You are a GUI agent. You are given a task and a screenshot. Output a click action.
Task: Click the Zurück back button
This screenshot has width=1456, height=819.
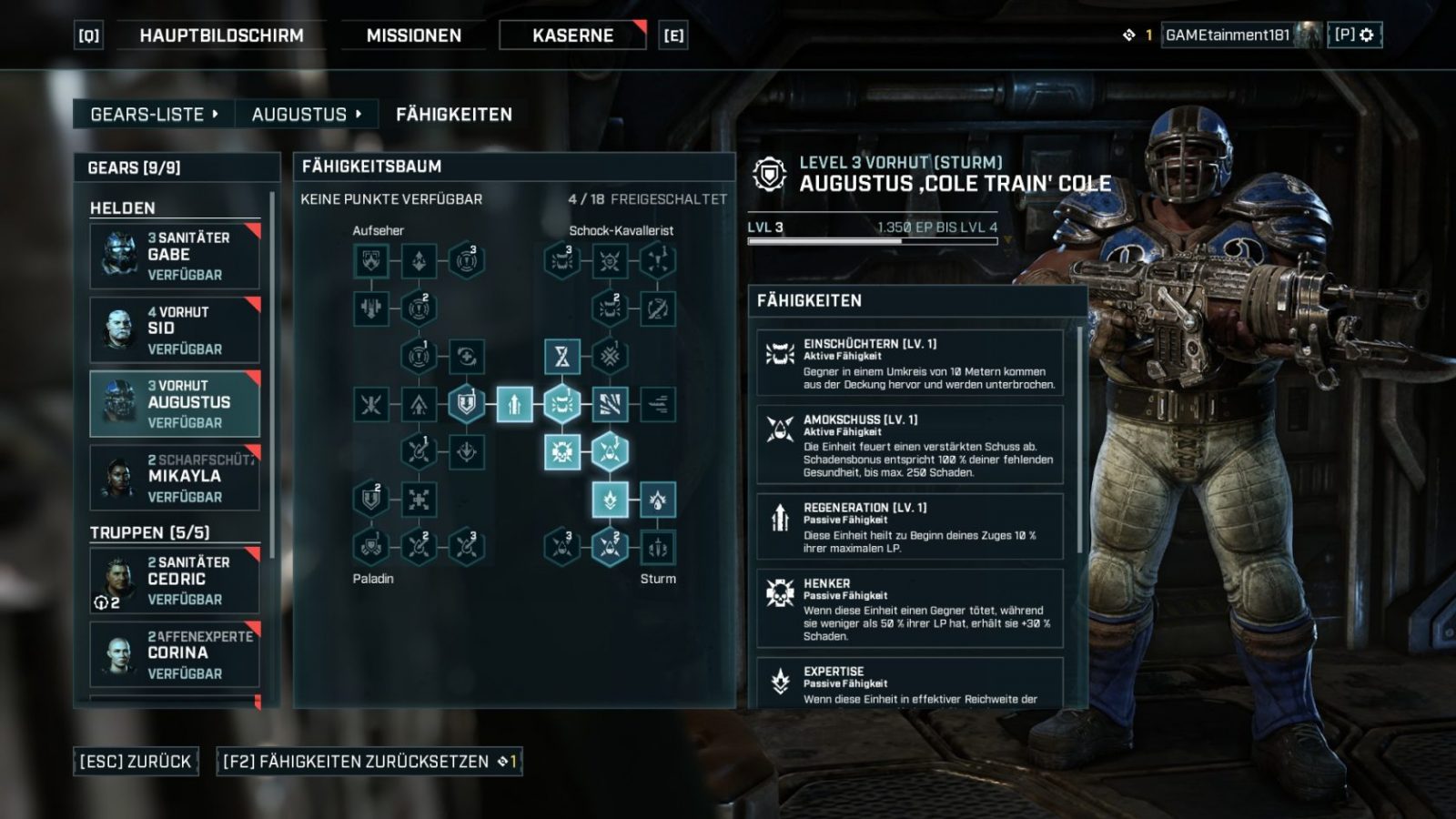click(135, 762)
